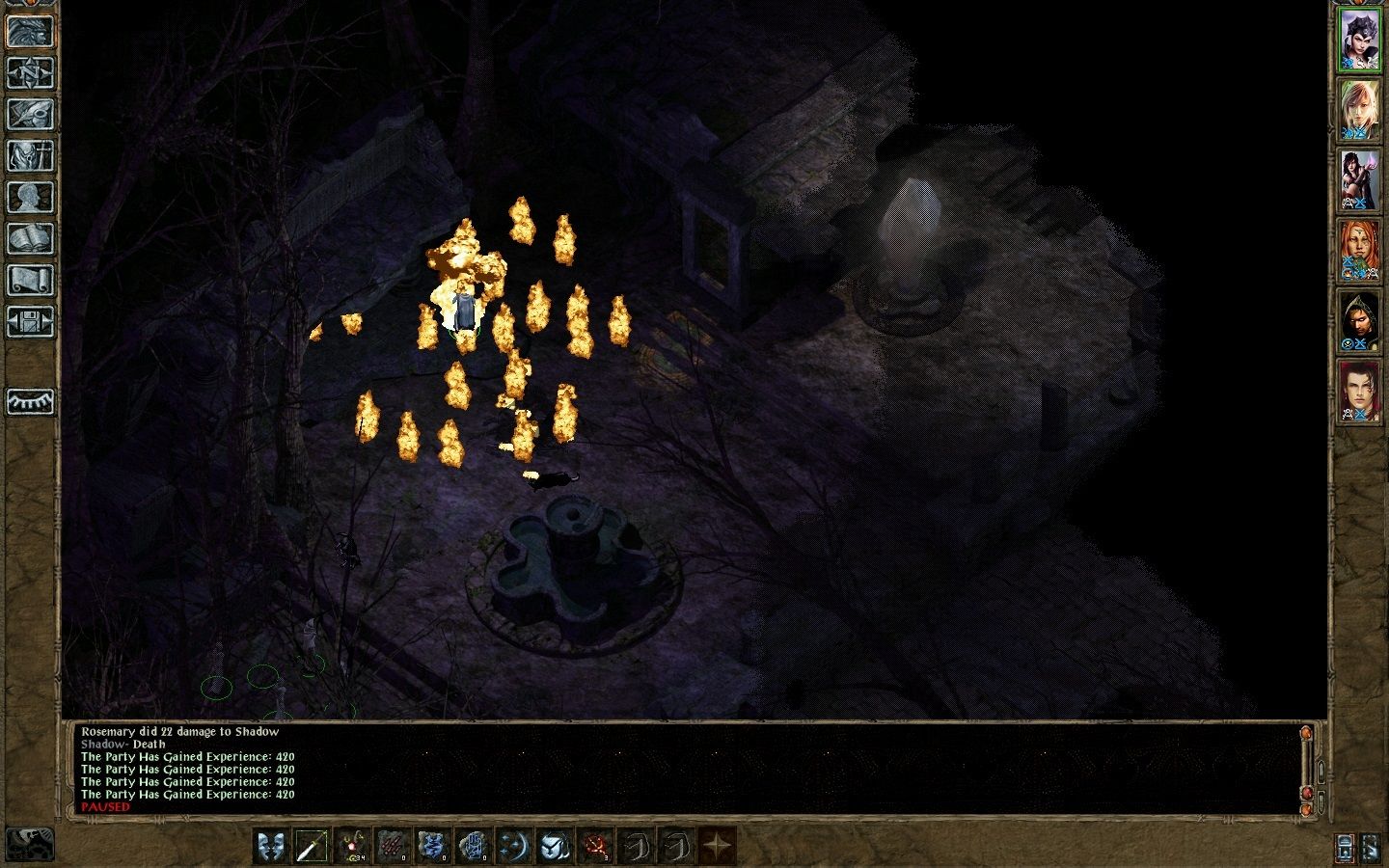The width and height of the screenshot is (1389, 868).
Task: Activate the crescent moon and stars ability
Action: pos(513,847)
